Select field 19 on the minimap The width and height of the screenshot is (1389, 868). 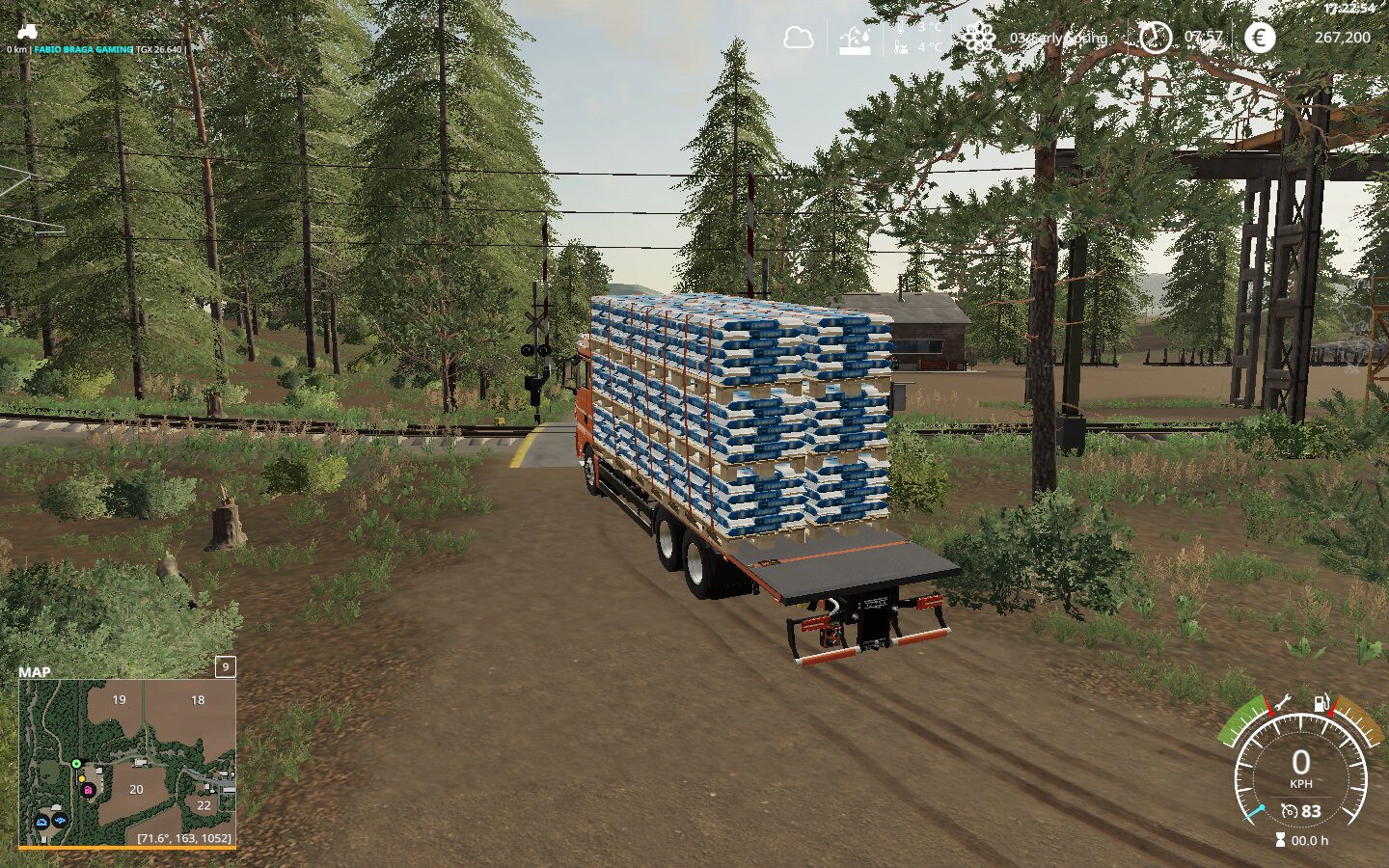point(119,700)
